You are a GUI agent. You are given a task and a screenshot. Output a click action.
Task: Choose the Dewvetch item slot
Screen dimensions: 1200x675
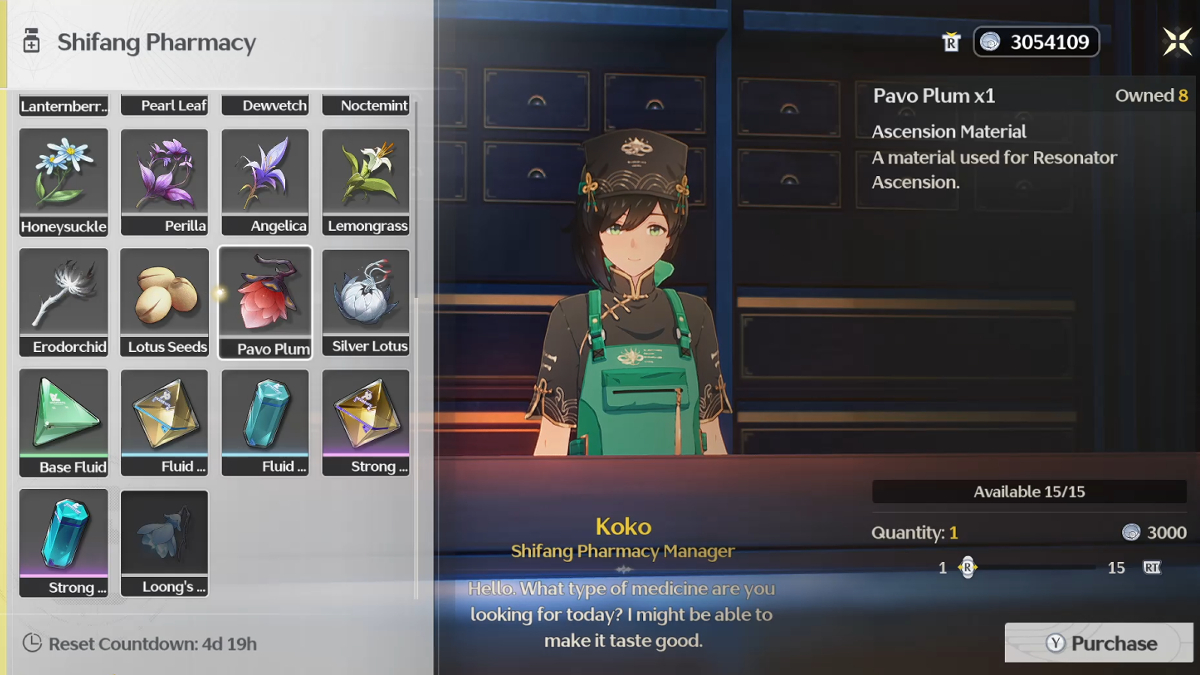[x=265, y=105]
